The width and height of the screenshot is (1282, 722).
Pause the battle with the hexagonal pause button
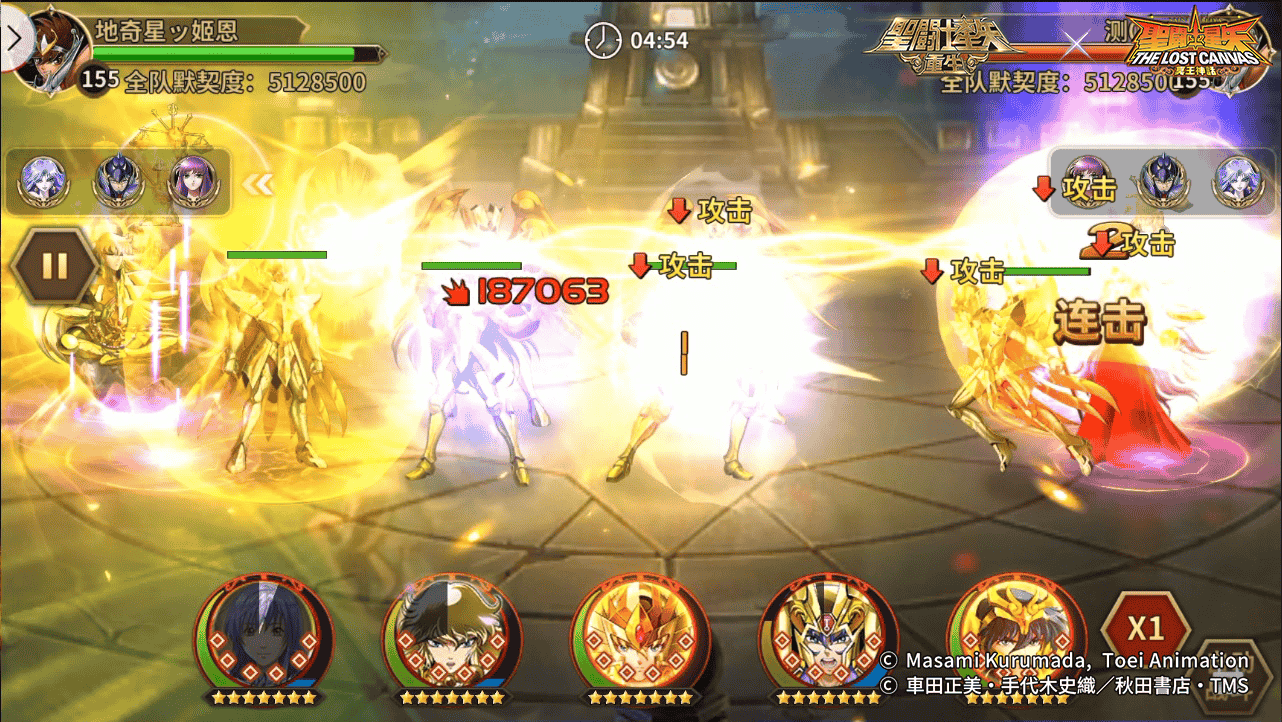point(54,266)
